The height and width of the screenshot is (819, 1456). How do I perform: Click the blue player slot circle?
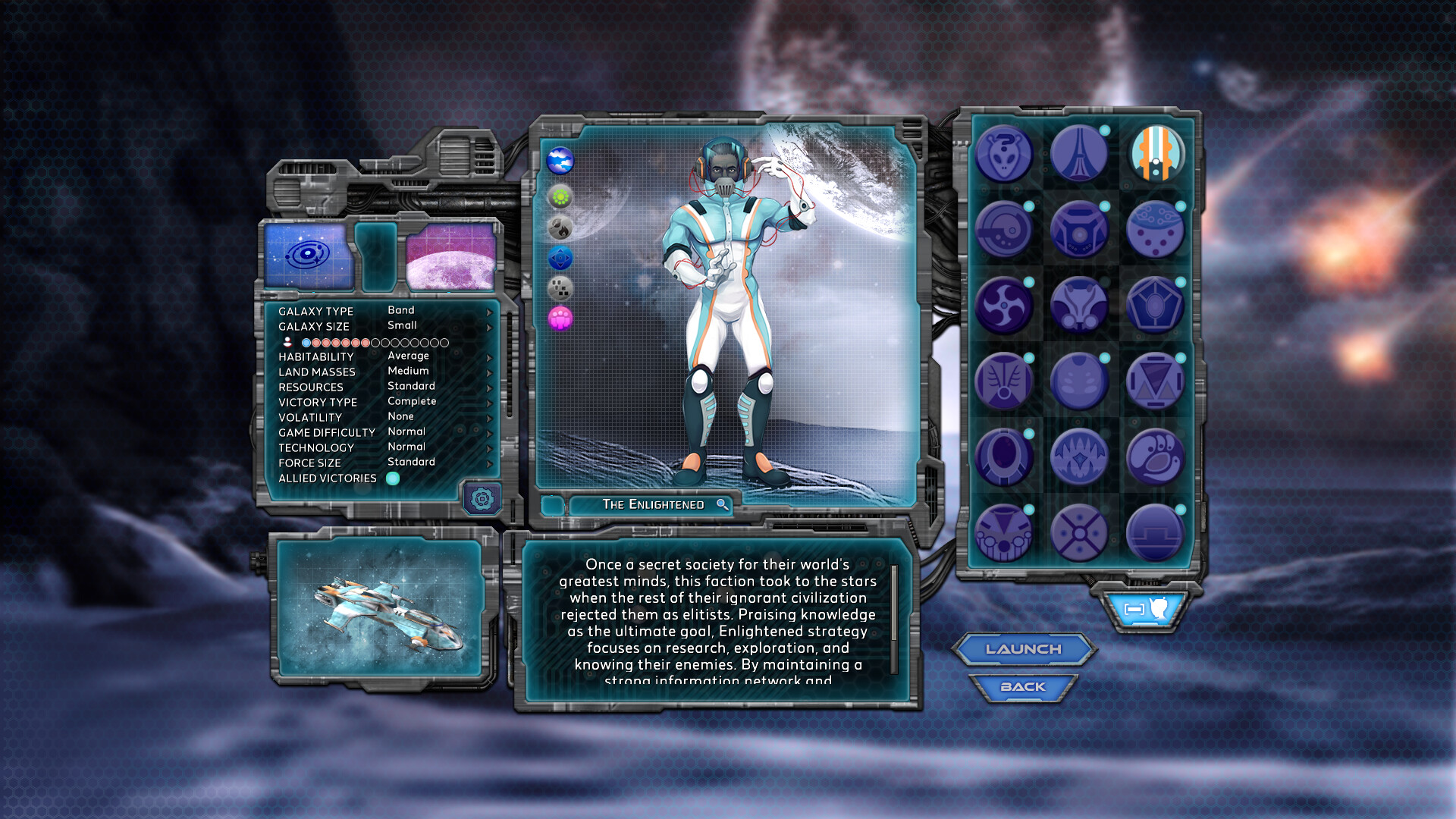coord(306,343)
